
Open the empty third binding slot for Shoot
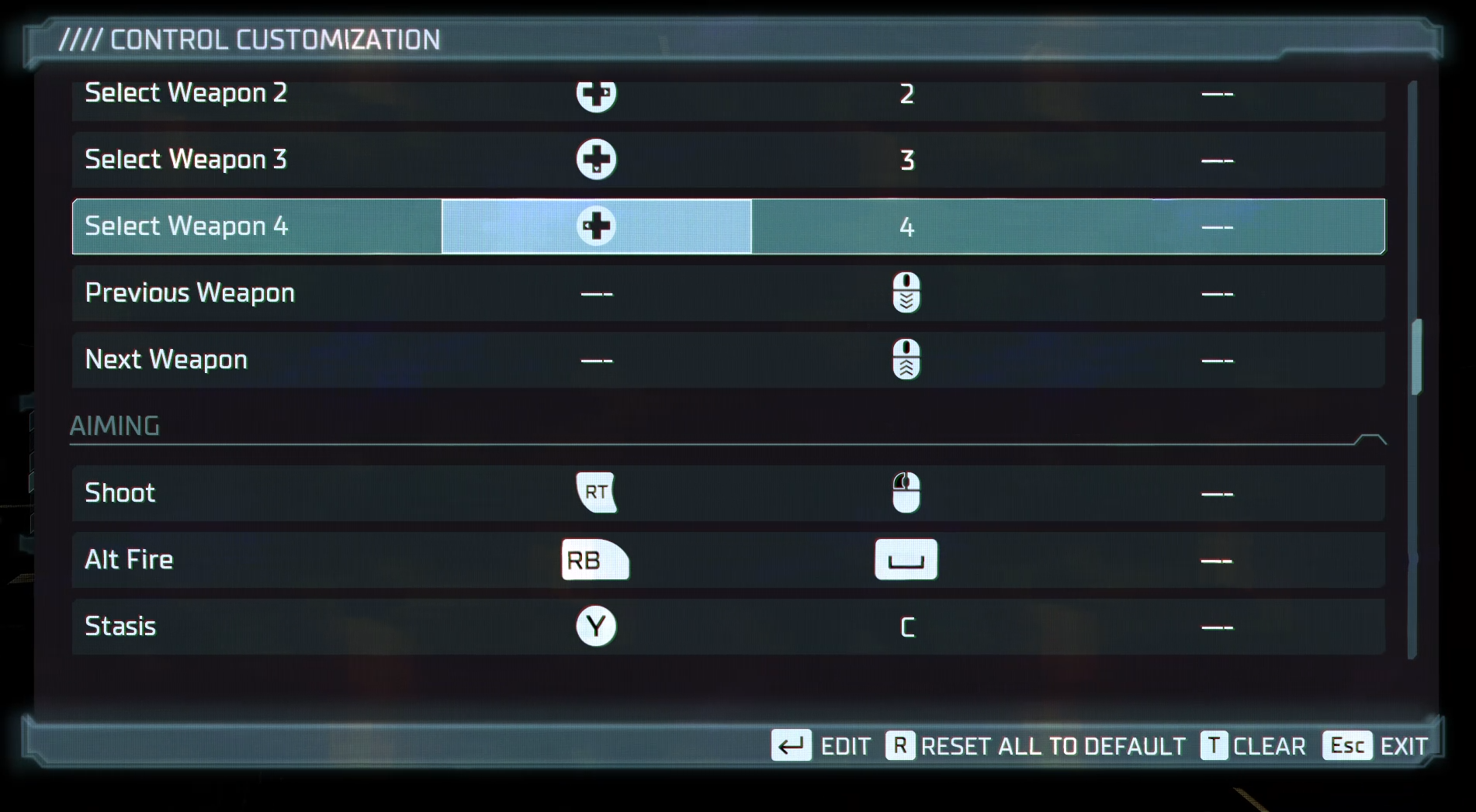pyautogui.click(x=1218, y=492)
